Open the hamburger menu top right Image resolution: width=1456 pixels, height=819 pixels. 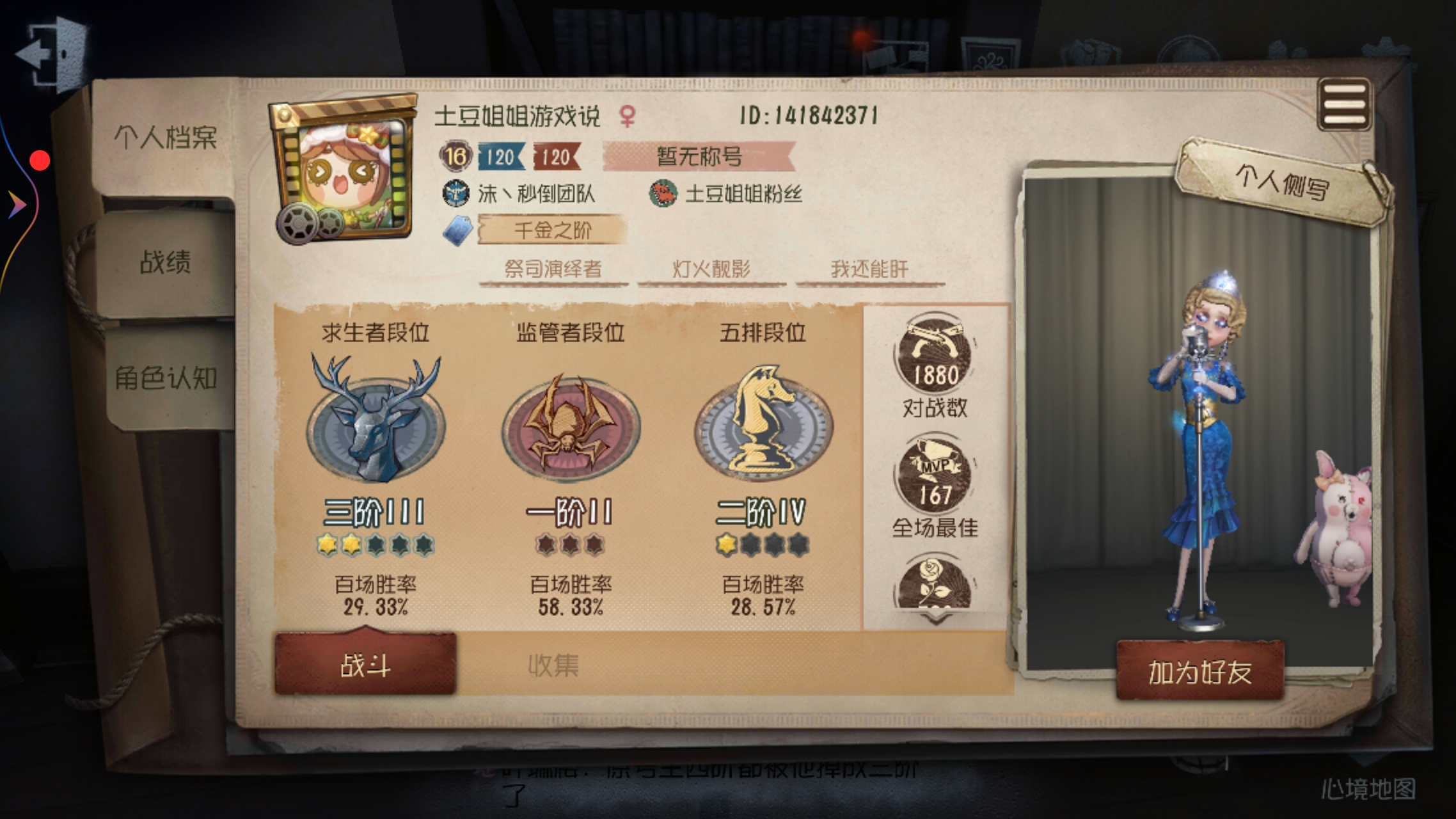[1345, 102]
